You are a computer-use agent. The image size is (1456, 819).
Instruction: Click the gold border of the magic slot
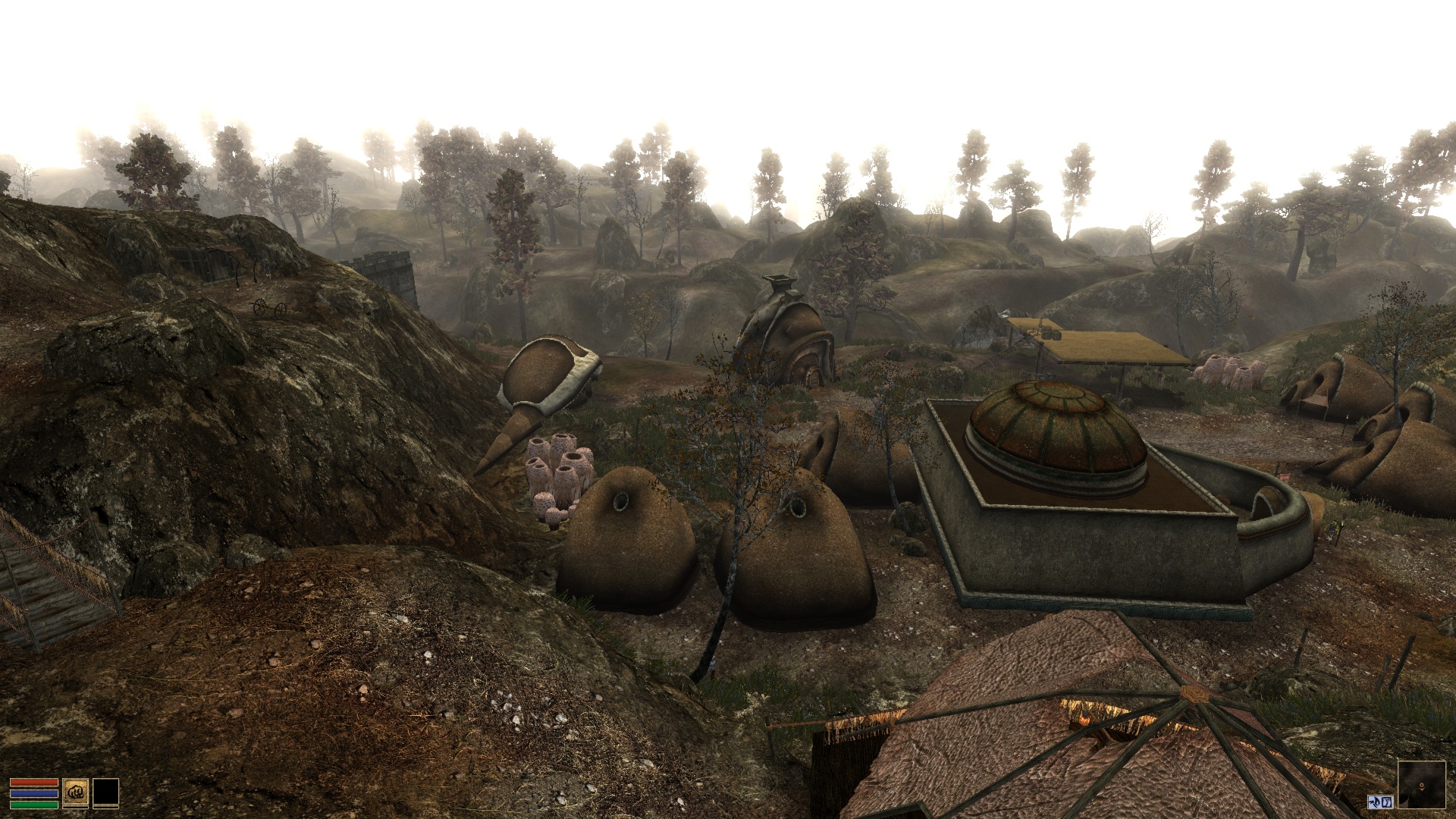(x=105, y=779)
